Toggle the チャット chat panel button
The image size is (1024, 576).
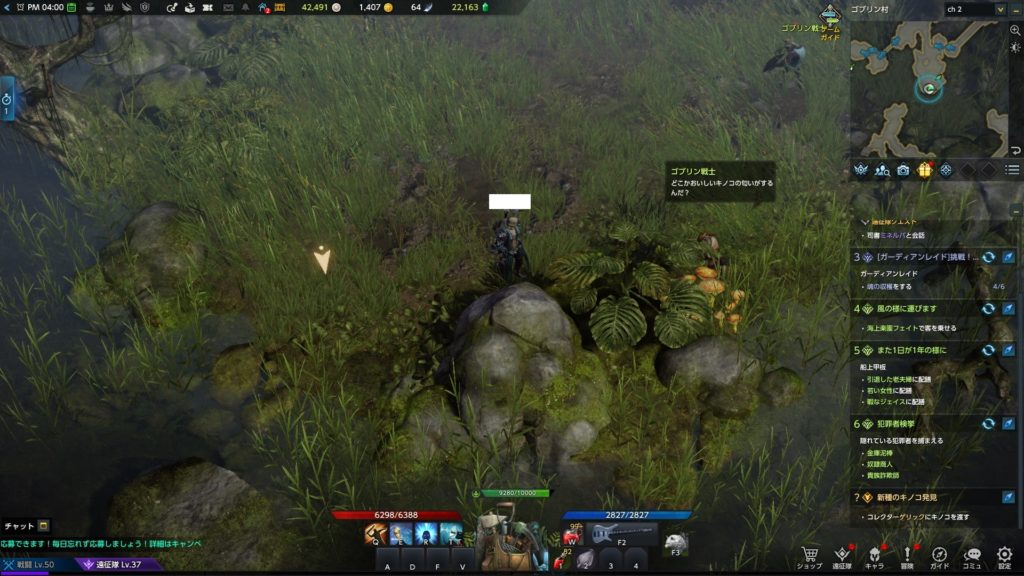coord(27,526)
